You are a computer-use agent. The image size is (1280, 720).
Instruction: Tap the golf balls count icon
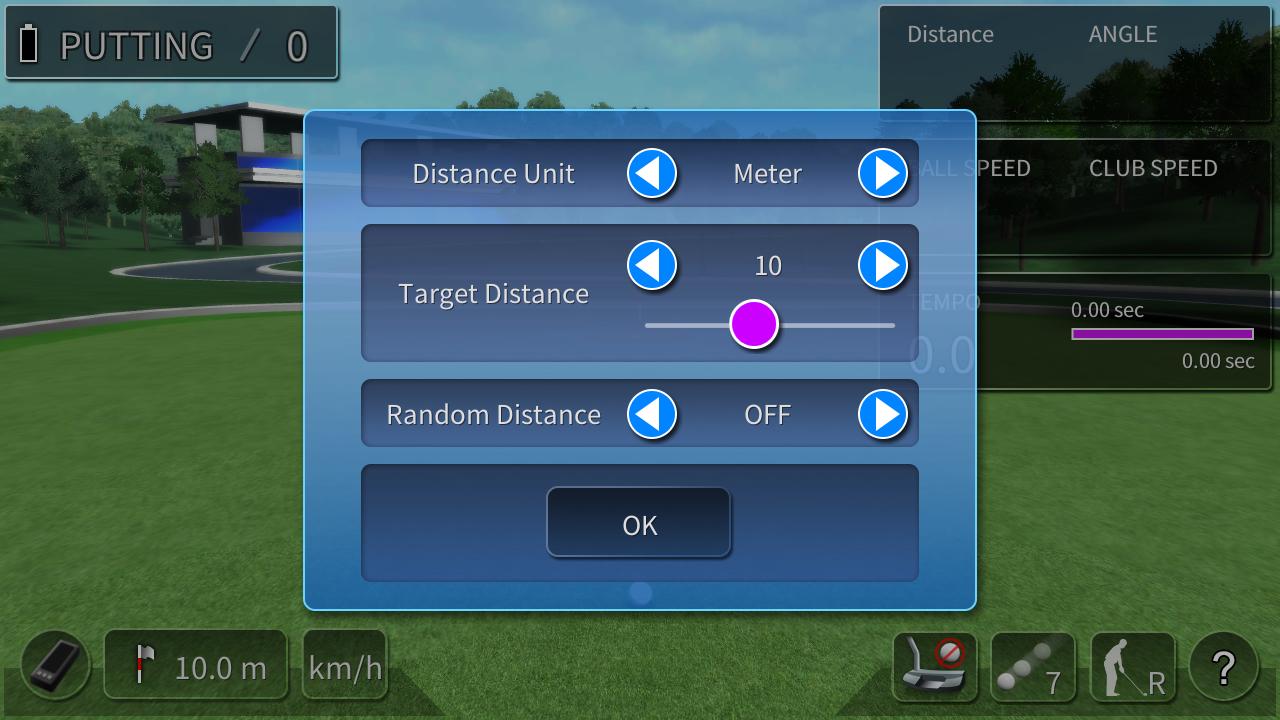point(1033,666)
